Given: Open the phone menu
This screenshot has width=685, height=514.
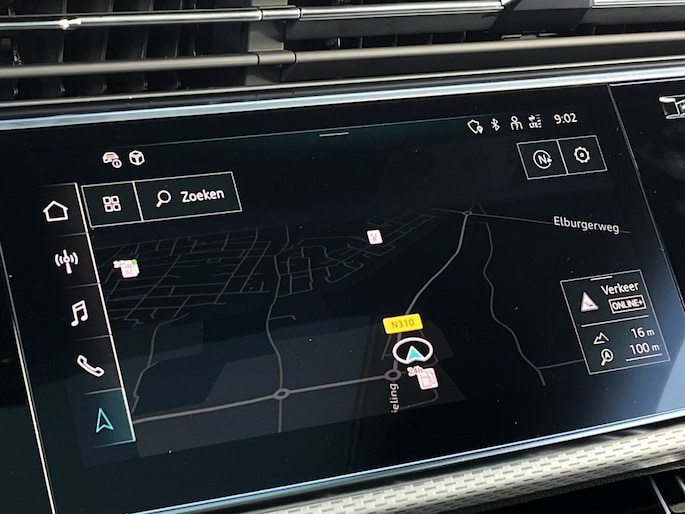Looking at the screenshot, I should (x=89, y=366).
